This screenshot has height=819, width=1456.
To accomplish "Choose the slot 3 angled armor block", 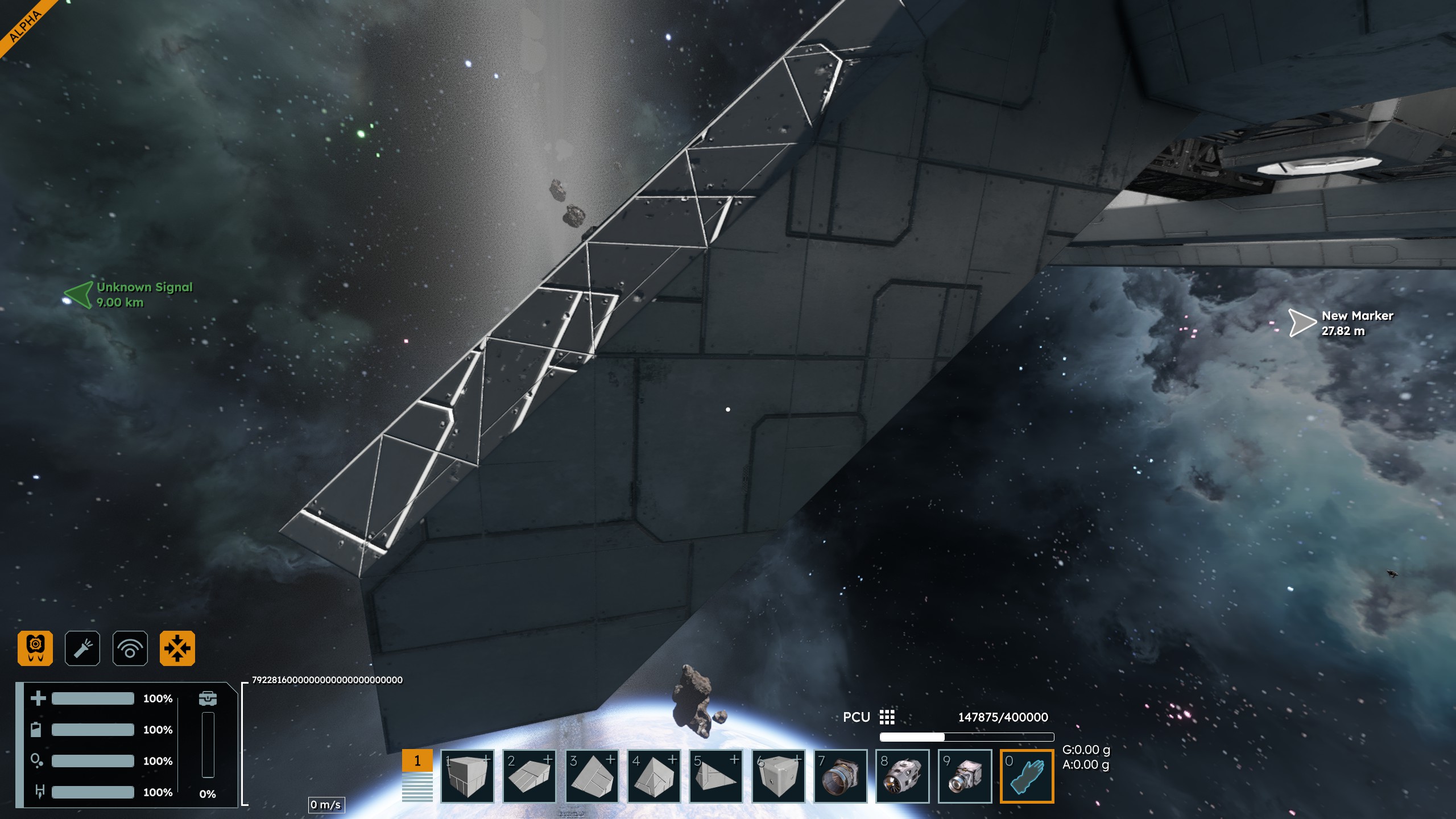I will 591,776.
